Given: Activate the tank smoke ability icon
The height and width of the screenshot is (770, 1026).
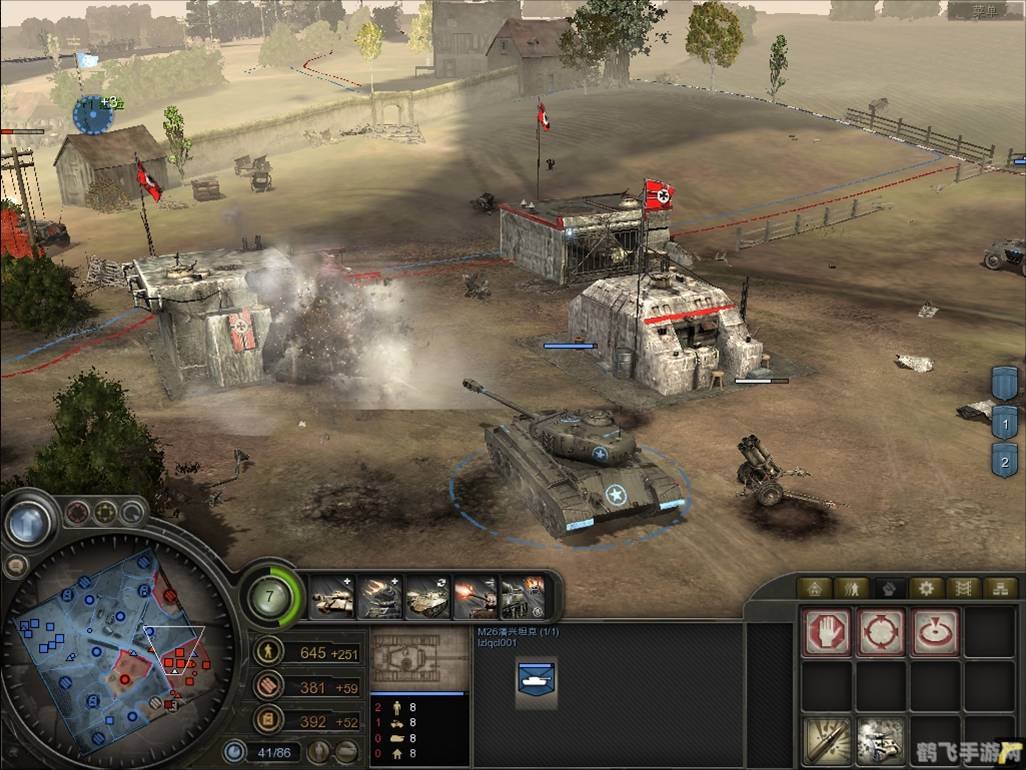Looking at the screenshot, I should coord(880,741).
